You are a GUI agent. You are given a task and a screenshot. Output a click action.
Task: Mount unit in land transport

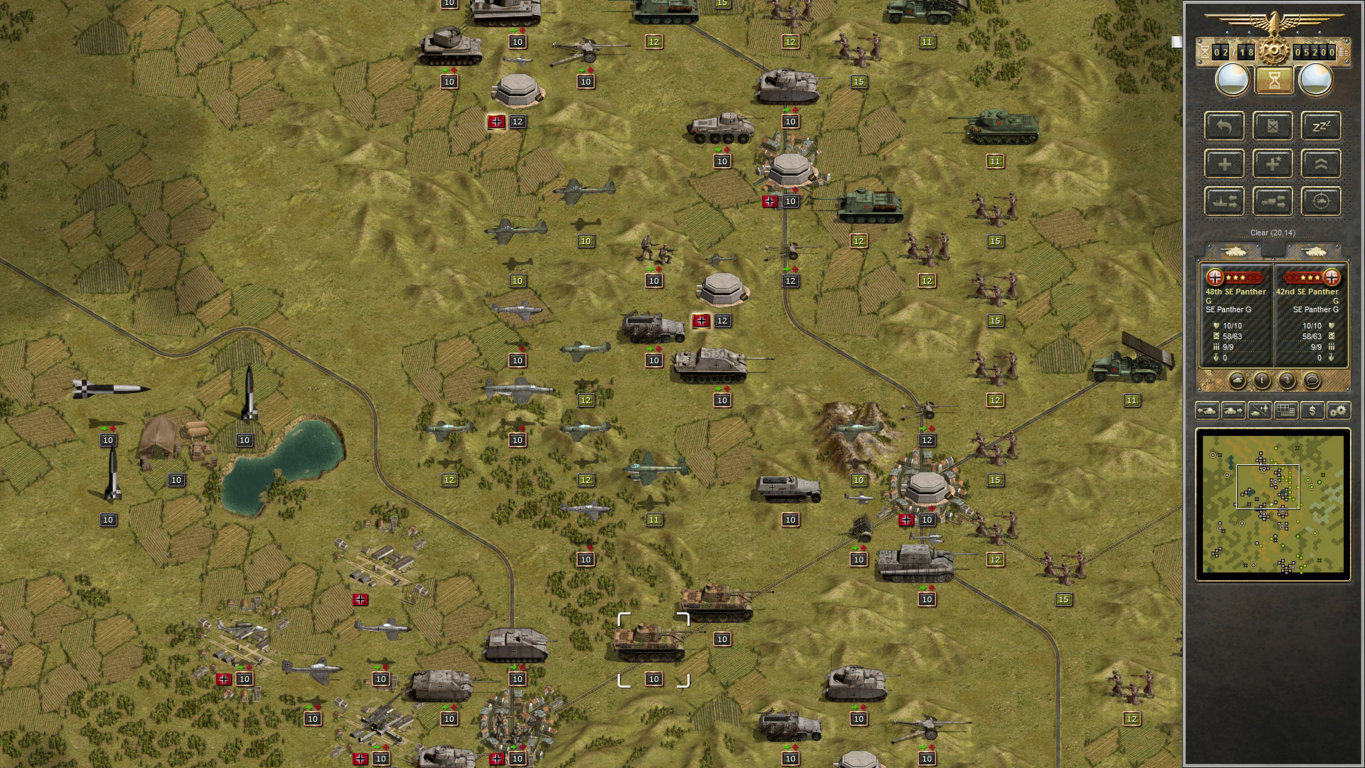click(1272, 201)
